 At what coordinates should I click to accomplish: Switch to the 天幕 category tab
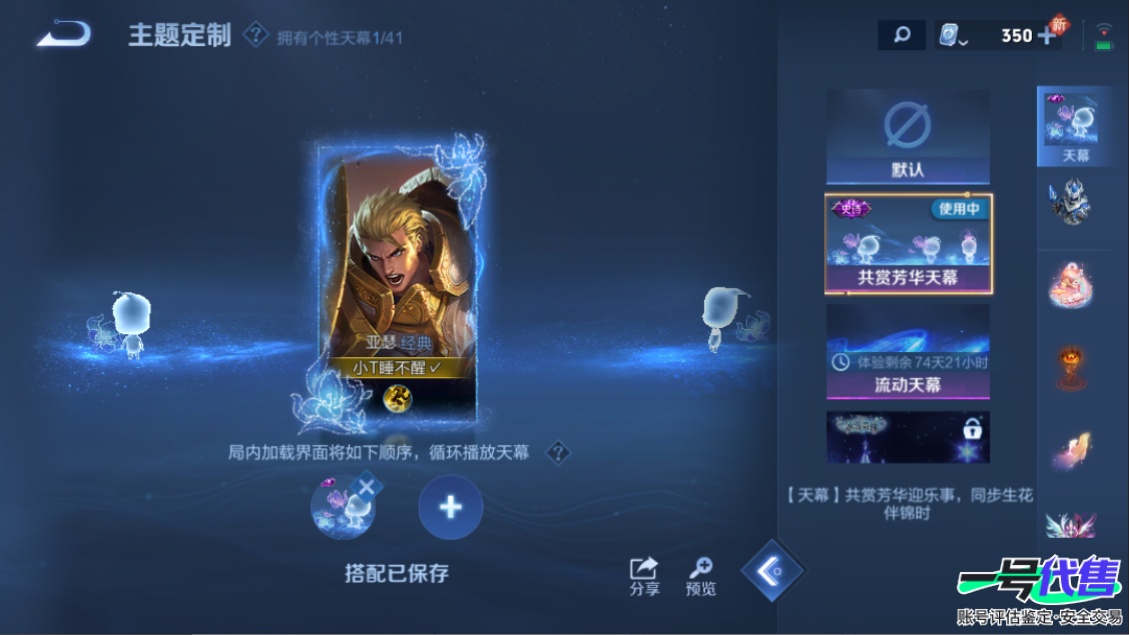1075,127
